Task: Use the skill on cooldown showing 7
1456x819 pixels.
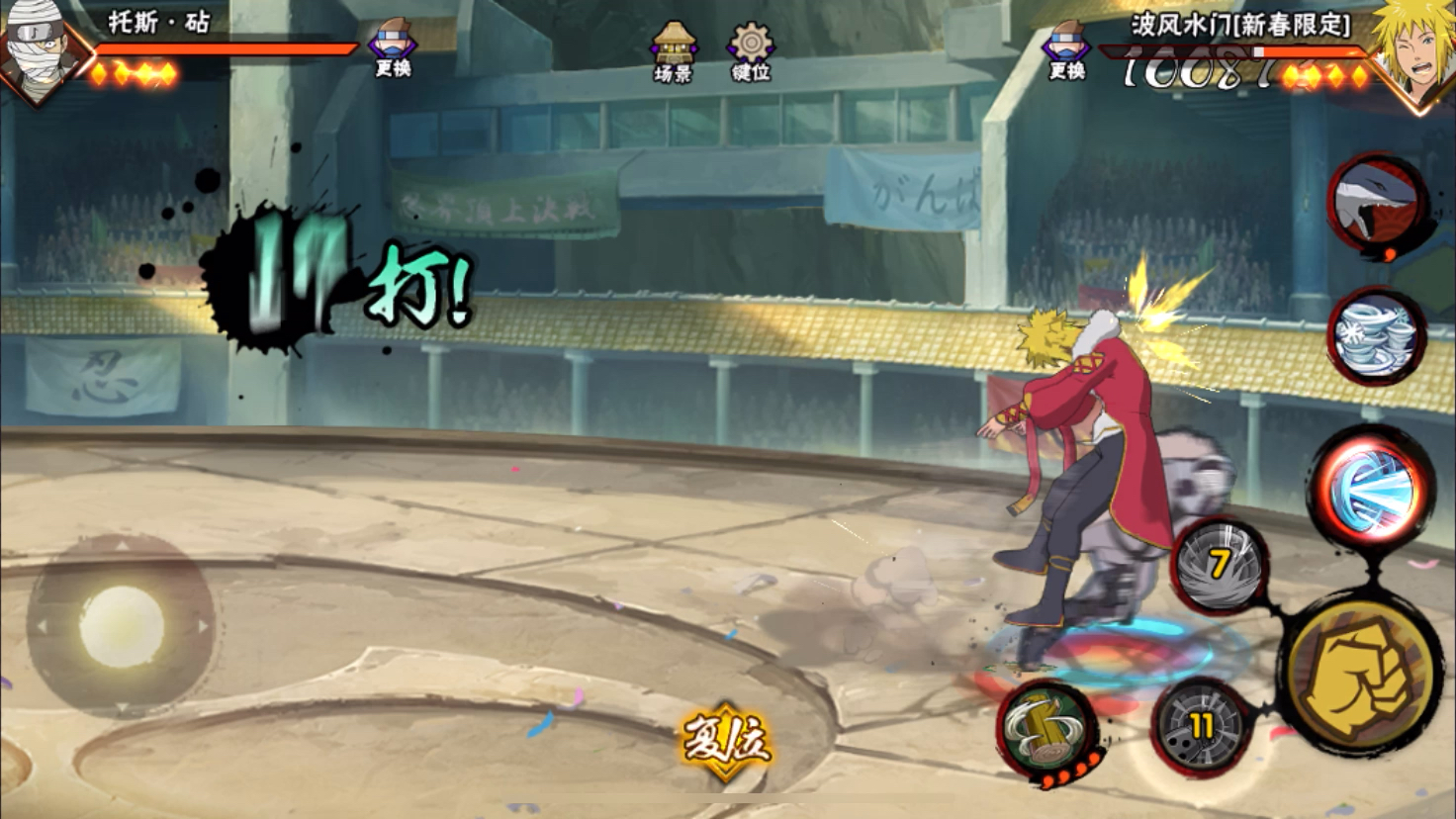Action: coord(1220,566)
